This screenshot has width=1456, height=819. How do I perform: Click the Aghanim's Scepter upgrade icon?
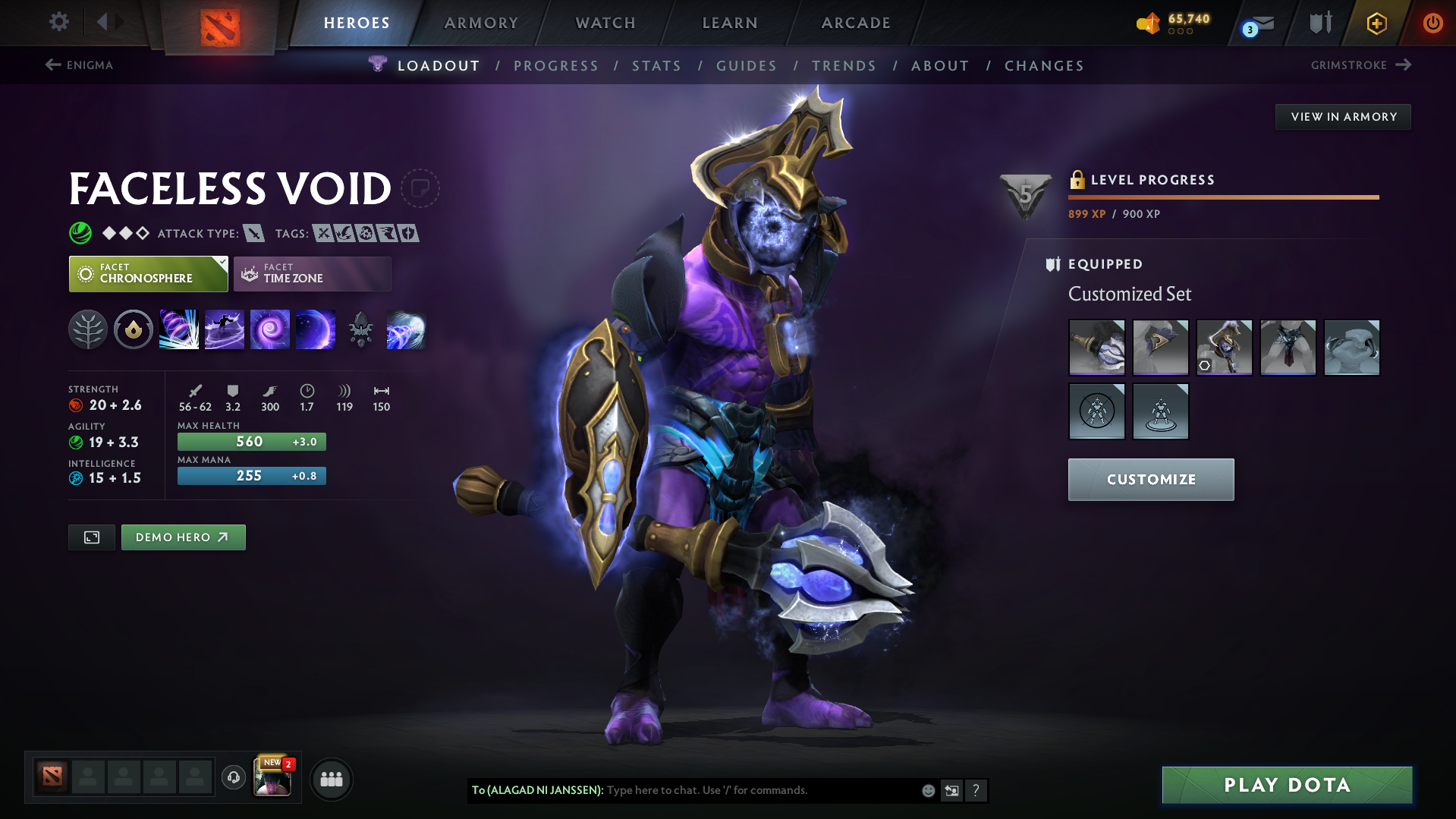pyautogui.click(x=360, y=329)
